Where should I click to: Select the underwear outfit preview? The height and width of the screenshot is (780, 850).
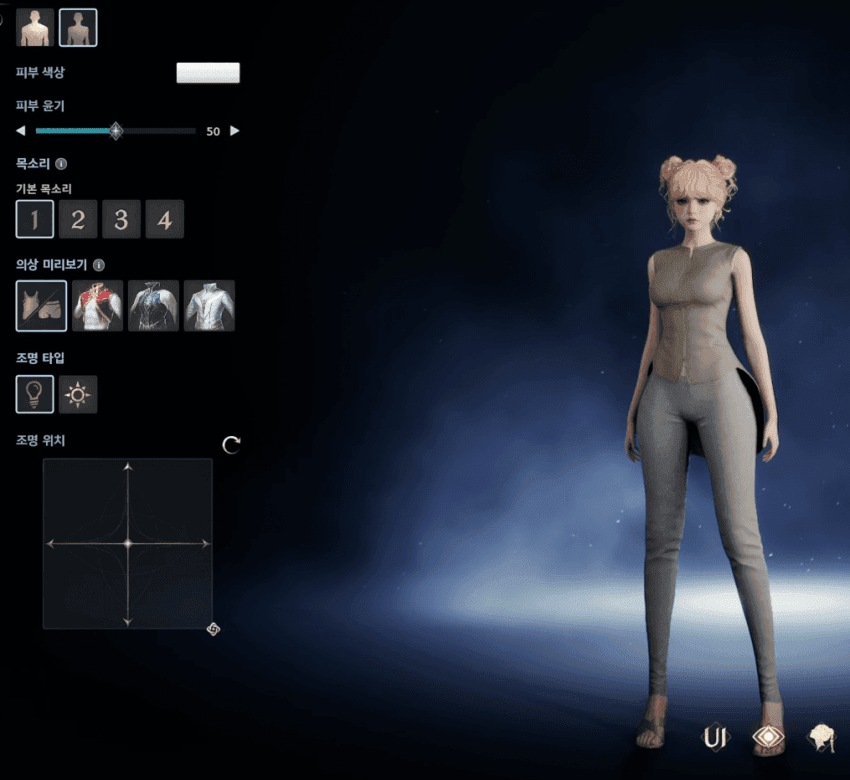[42, 306]
